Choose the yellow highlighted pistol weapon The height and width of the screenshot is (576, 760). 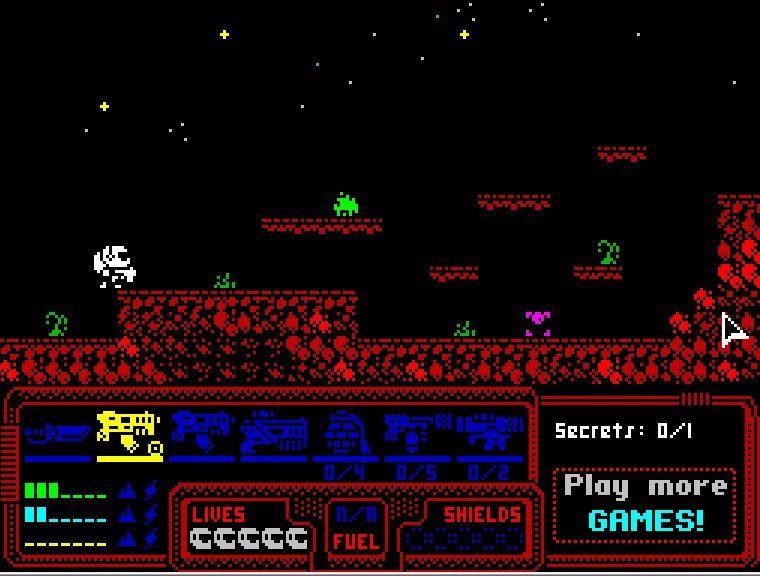[x=129, y=433]
